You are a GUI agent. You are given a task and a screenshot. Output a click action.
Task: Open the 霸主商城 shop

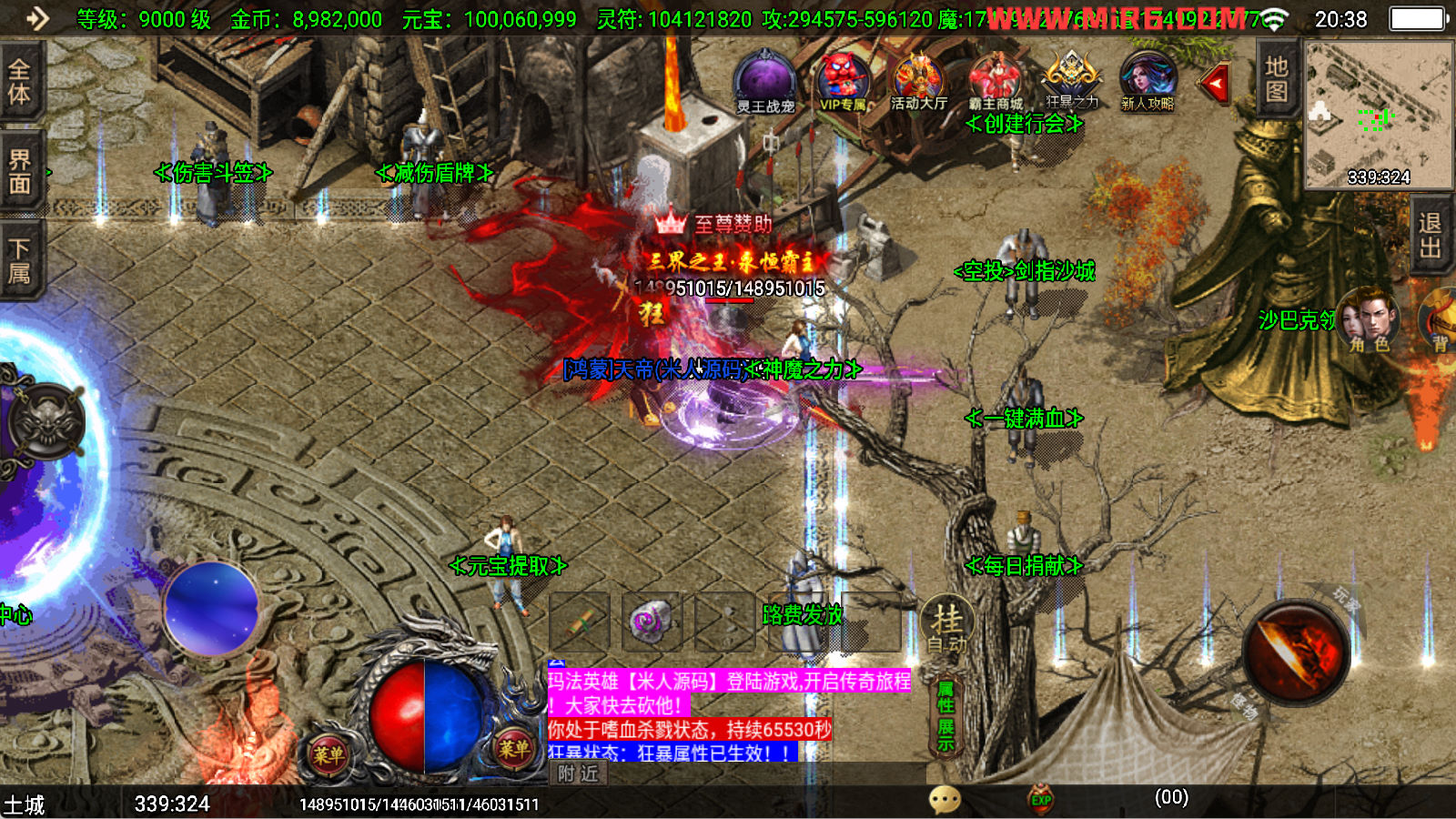pos(996,82)
